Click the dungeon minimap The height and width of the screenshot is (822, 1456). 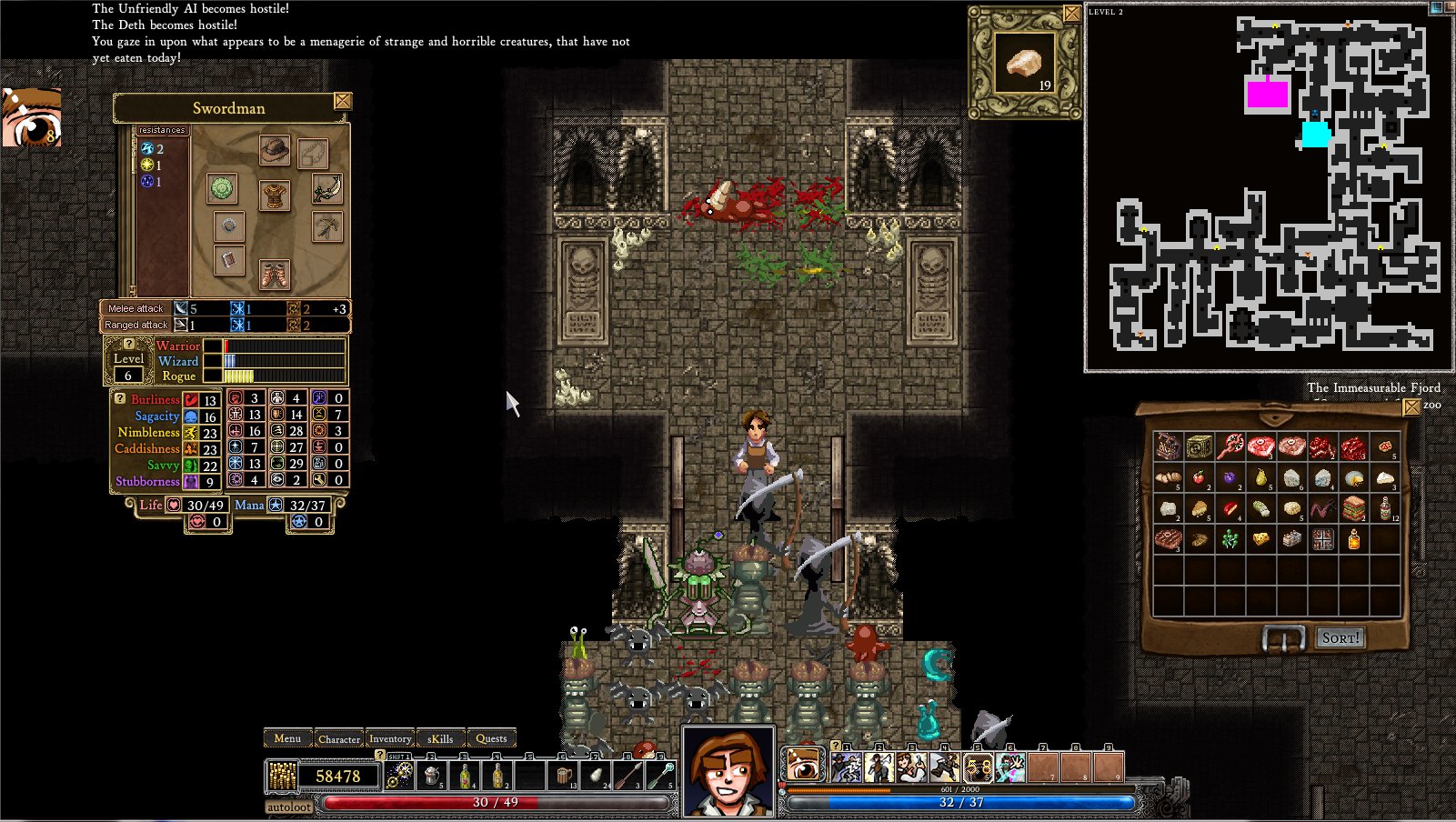point(1270,188)
